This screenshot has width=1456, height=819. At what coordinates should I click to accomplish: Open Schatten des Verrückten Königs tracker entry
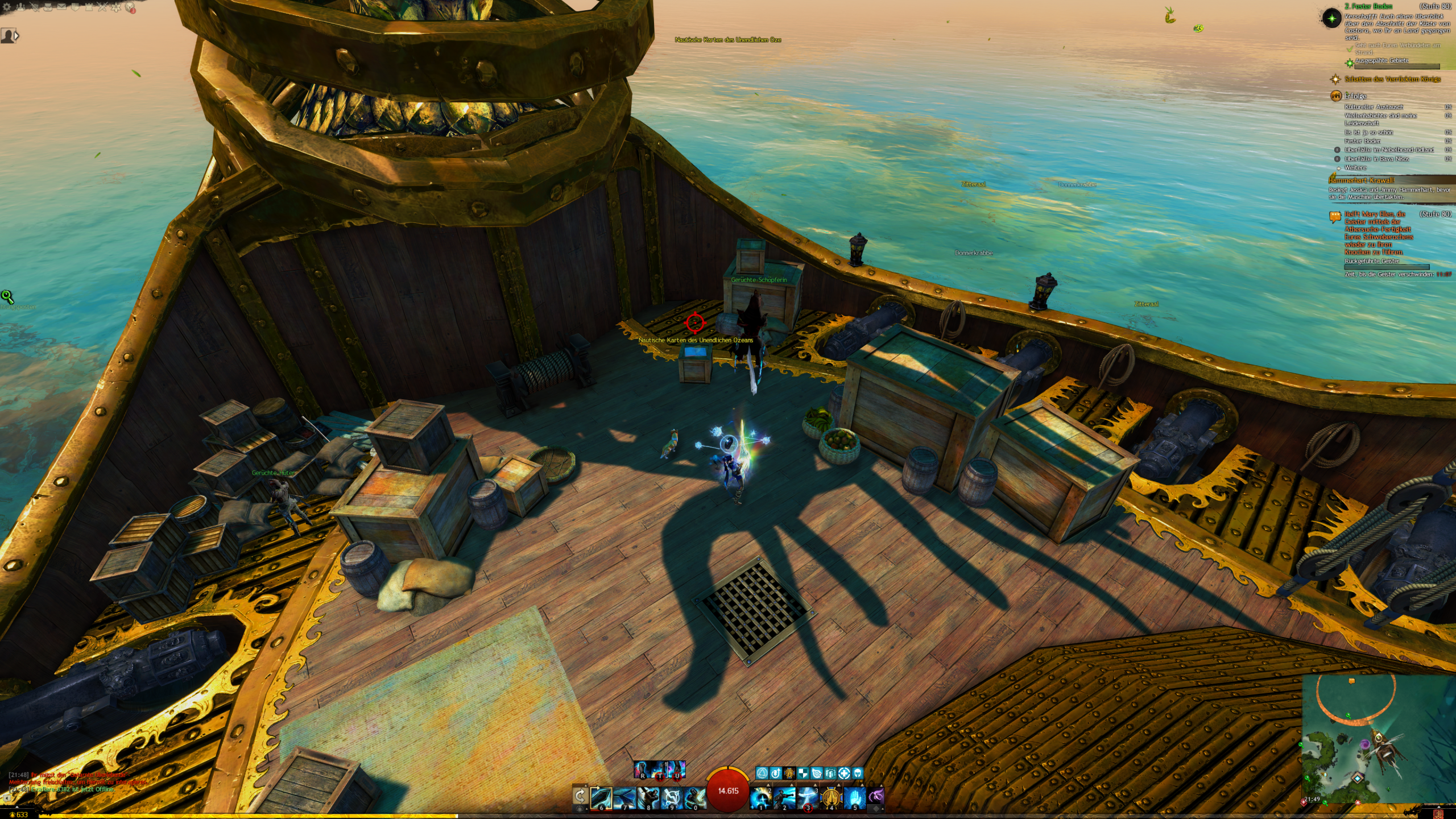point(1392,79)
